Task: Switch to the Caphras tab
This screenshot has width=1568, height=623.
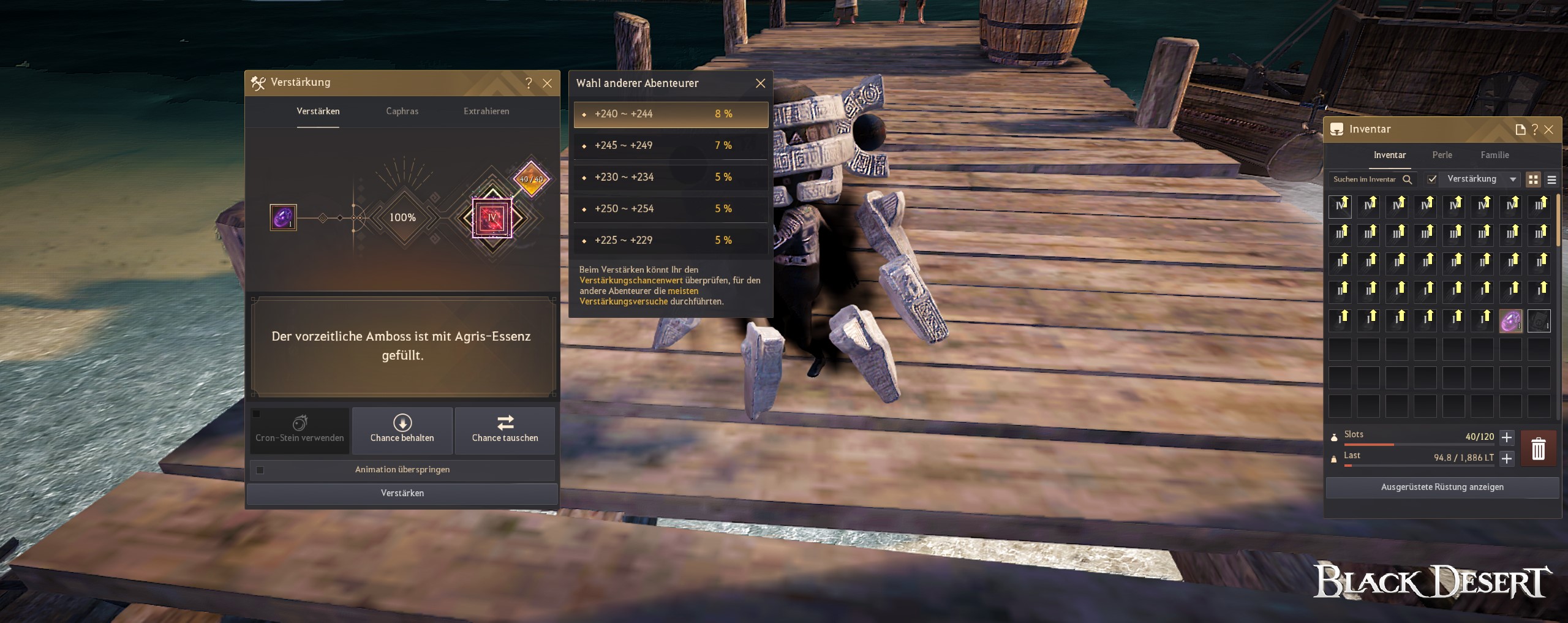Action: (x=402, y=111)
